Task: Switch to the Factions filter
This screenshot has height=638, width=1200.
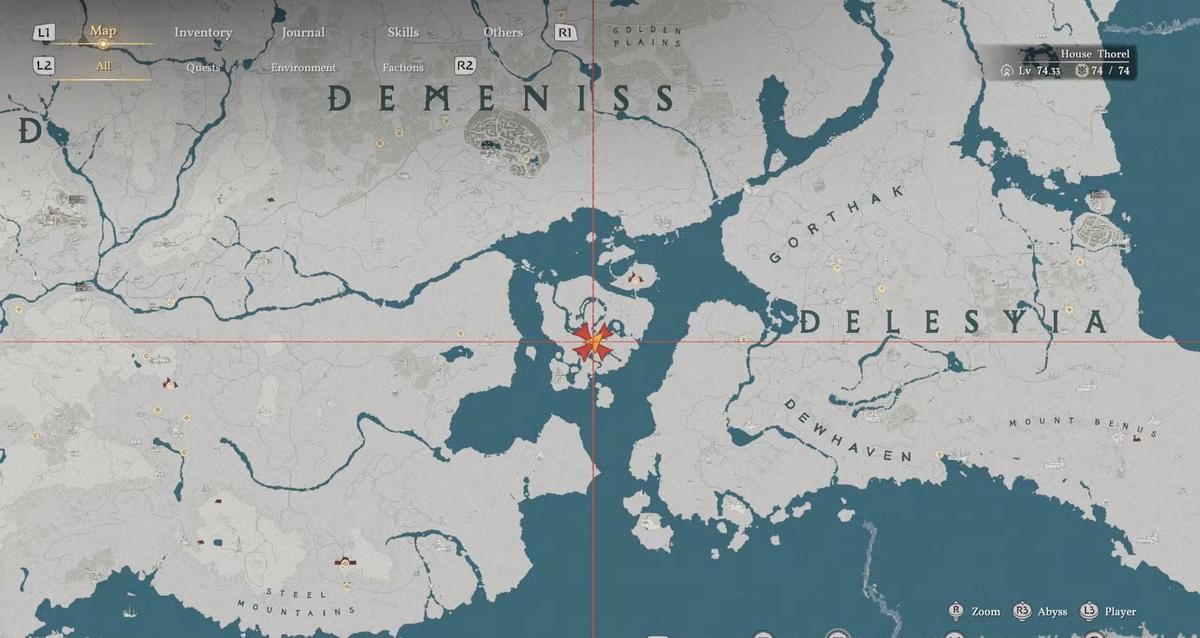Action: (x=403, y=68)
